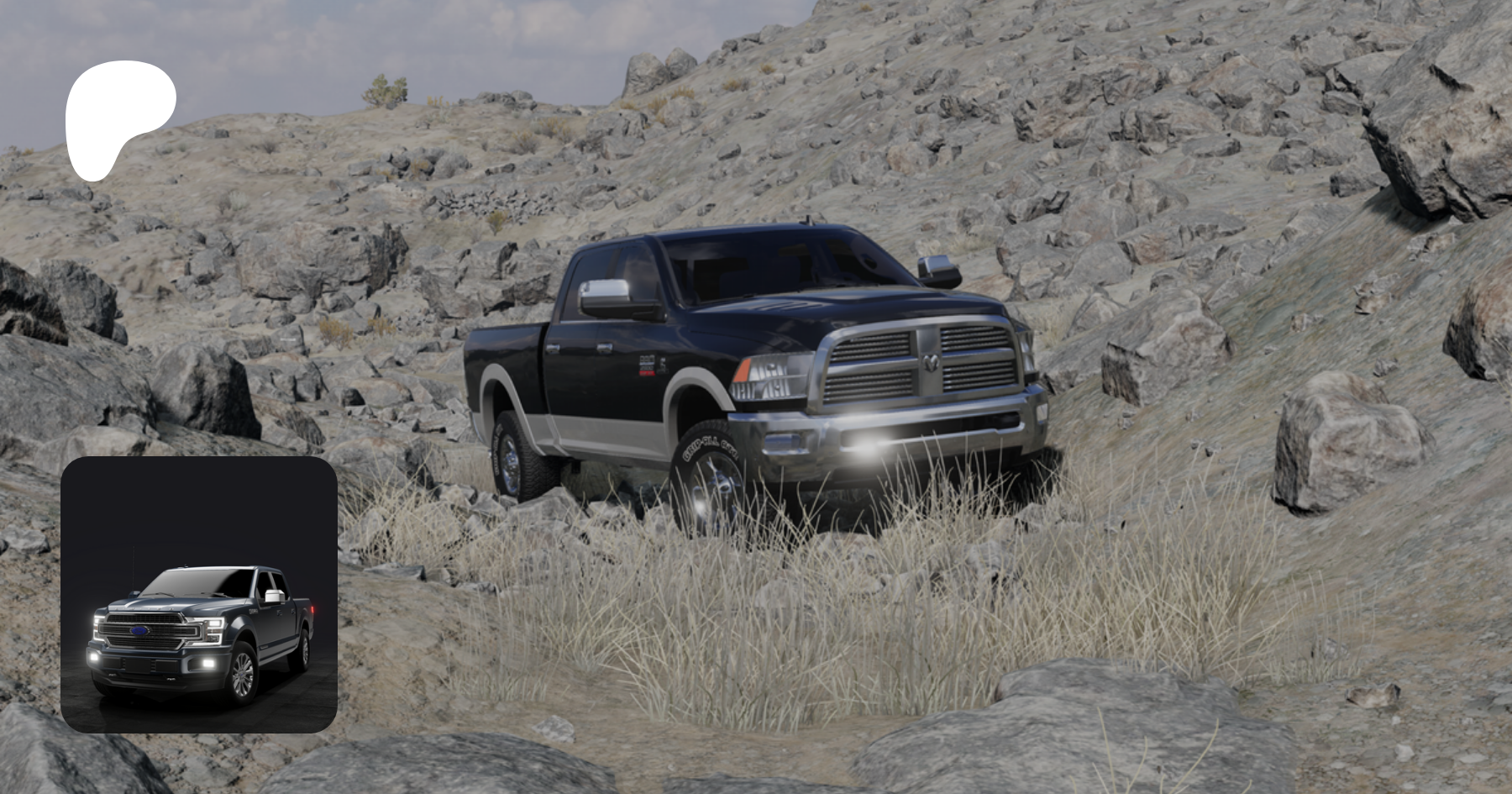The height and width of the screenshot is (794, 1512).
Task: Open the Ford truck avatar thumbnail
Action: (199, 594)
